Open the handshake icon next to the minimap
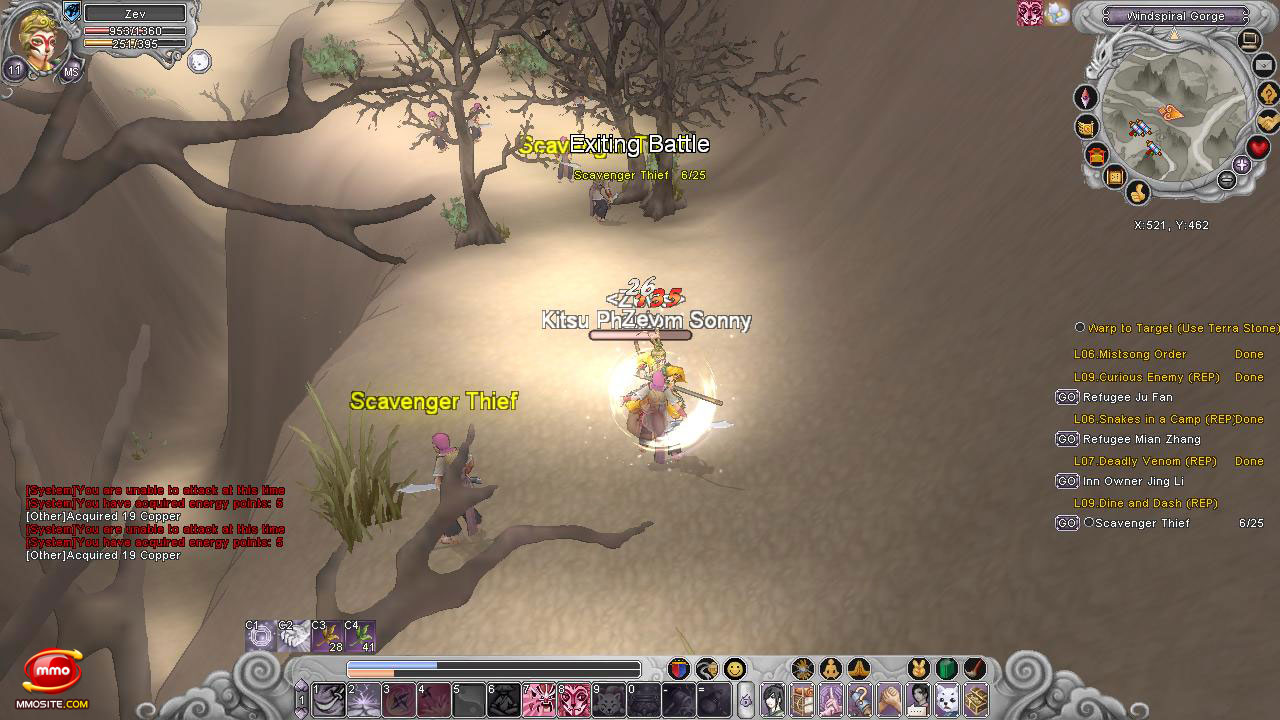This screenshot has width=1280, height=720. coord(1268,121)
